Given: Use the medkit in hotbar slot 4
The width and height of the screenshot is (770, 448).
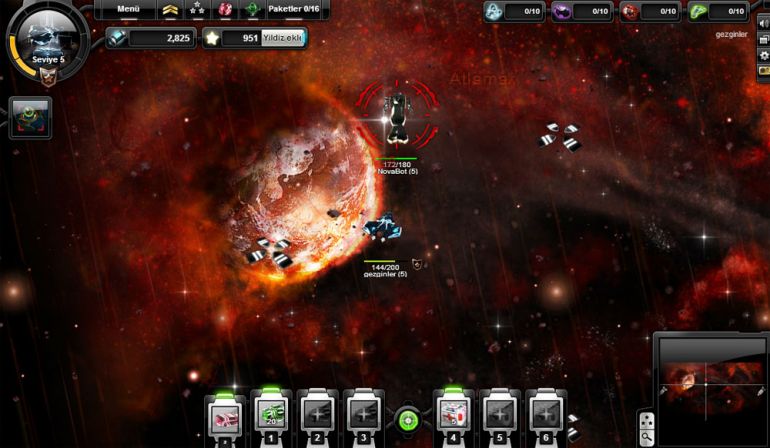Looking at the screenshot, I should point(453,414).
